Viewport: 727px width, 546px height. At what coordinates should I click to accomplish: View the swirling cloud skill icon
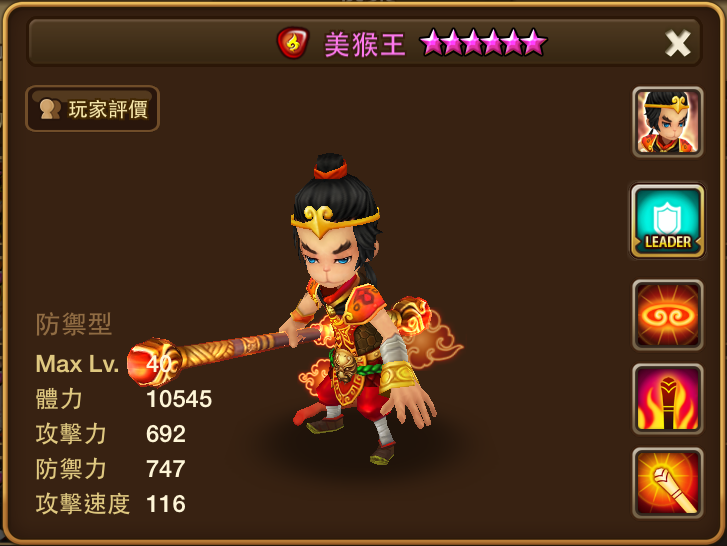pos(667,315)
